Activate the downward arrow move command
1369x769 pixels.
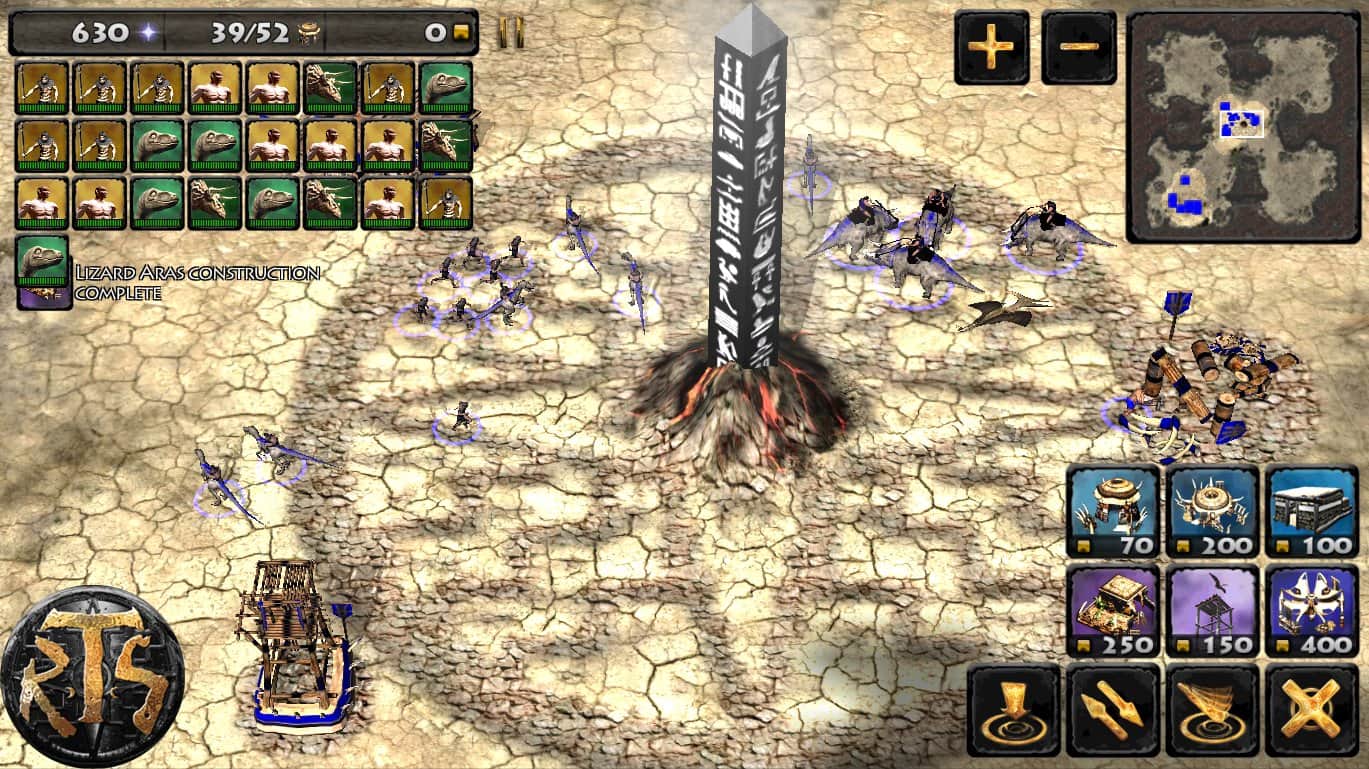point(1014,710)
